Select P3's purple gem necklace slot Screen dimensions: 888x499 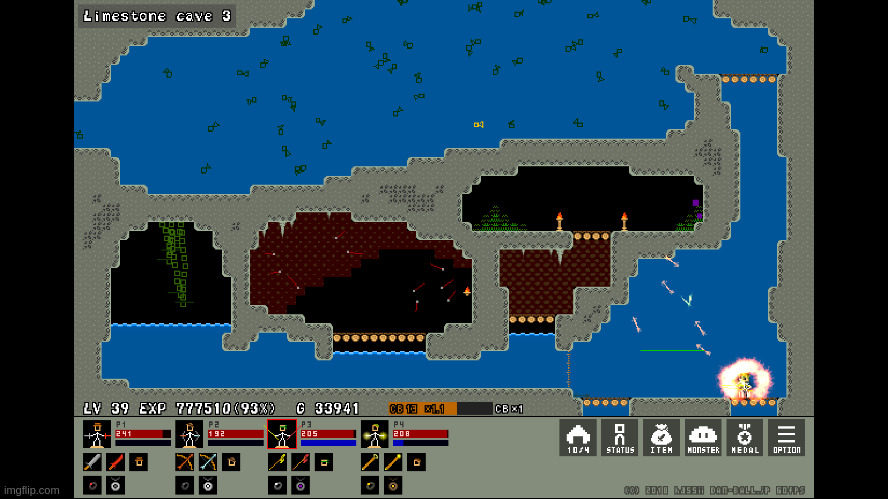300,485
